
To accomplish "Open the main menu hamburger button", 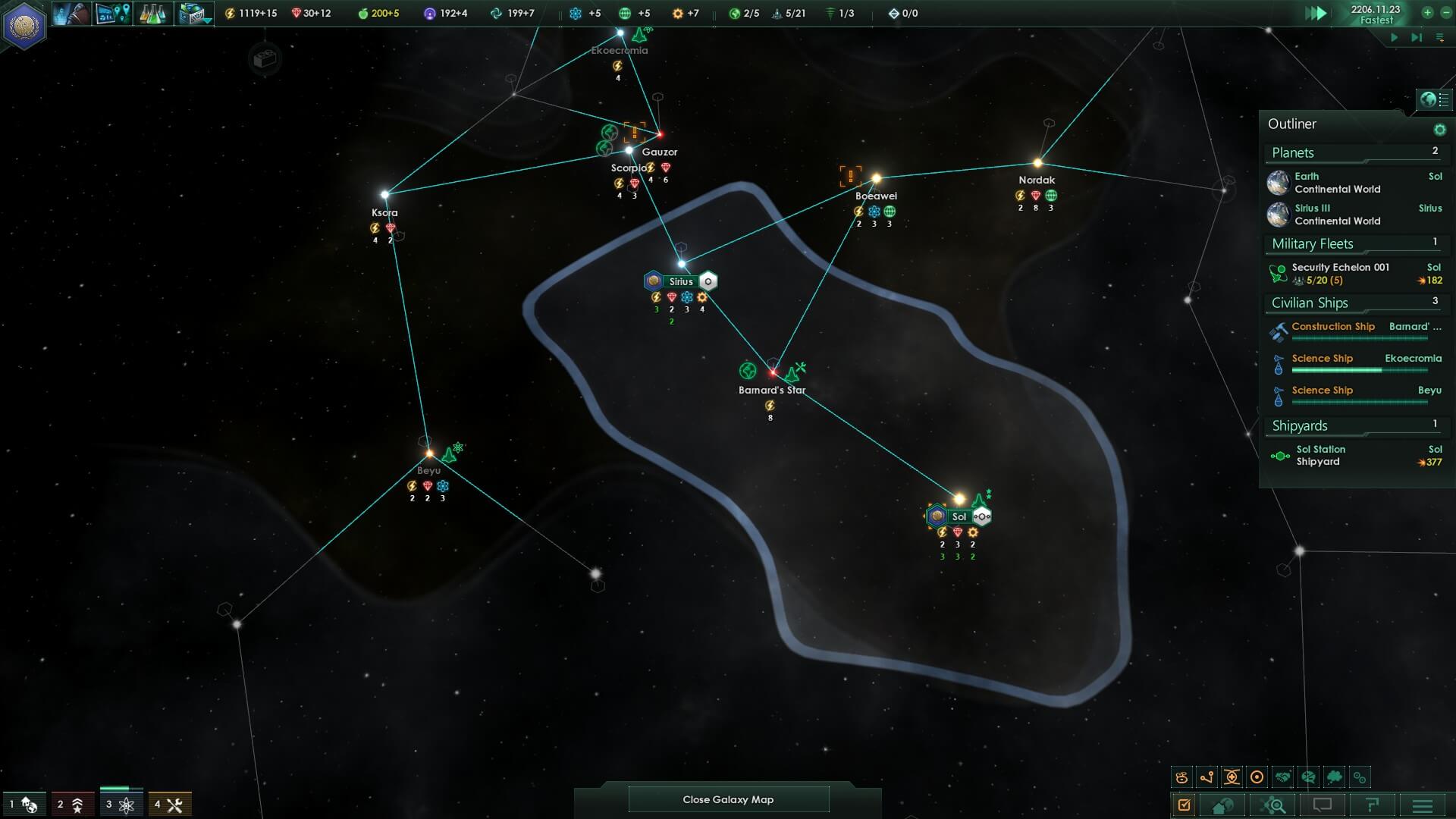I will click(x=1423, y=805).
